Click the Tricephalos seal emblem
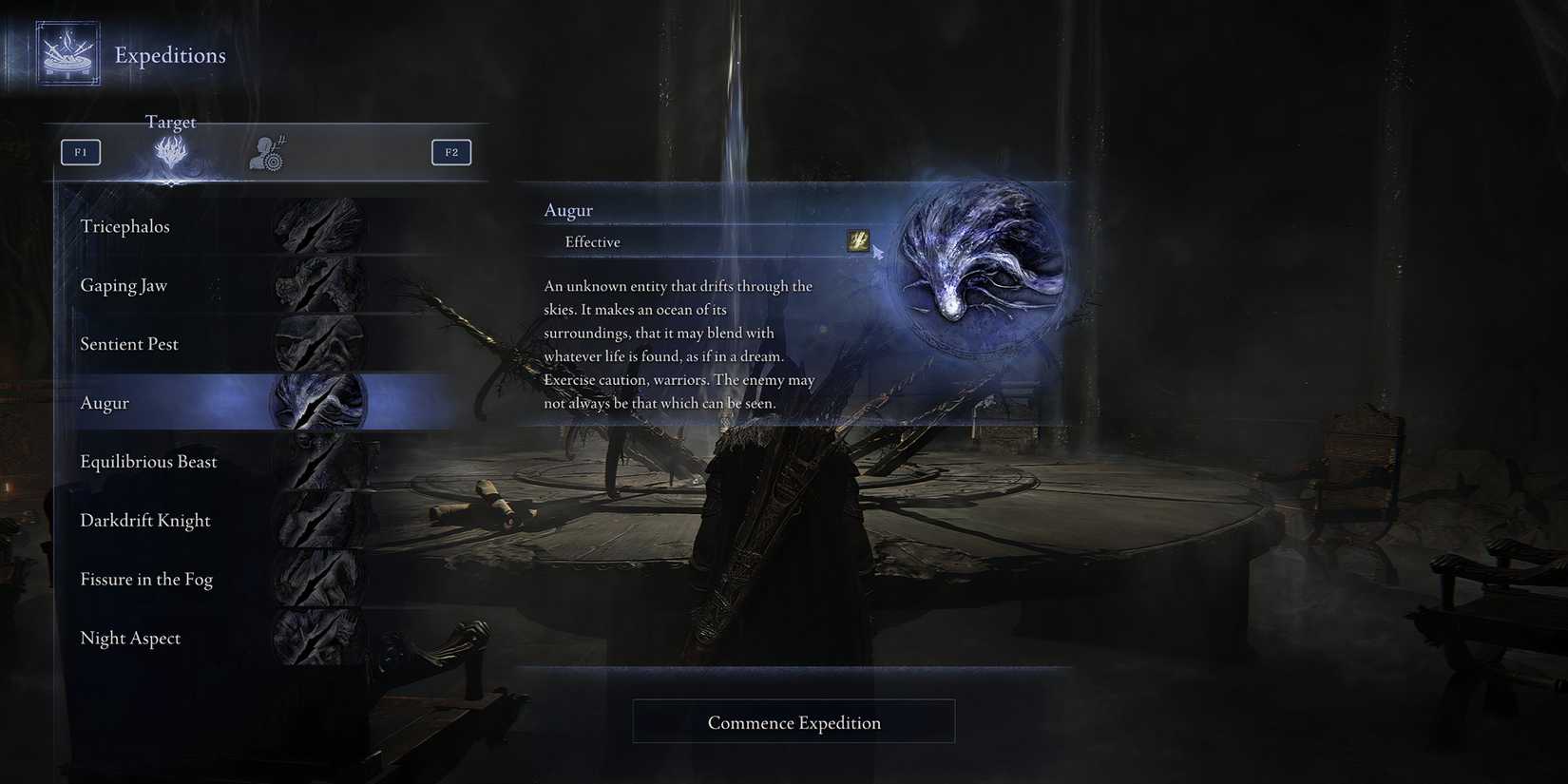The height and width of the screenshot is (784, 1568). tap(318, 225)
